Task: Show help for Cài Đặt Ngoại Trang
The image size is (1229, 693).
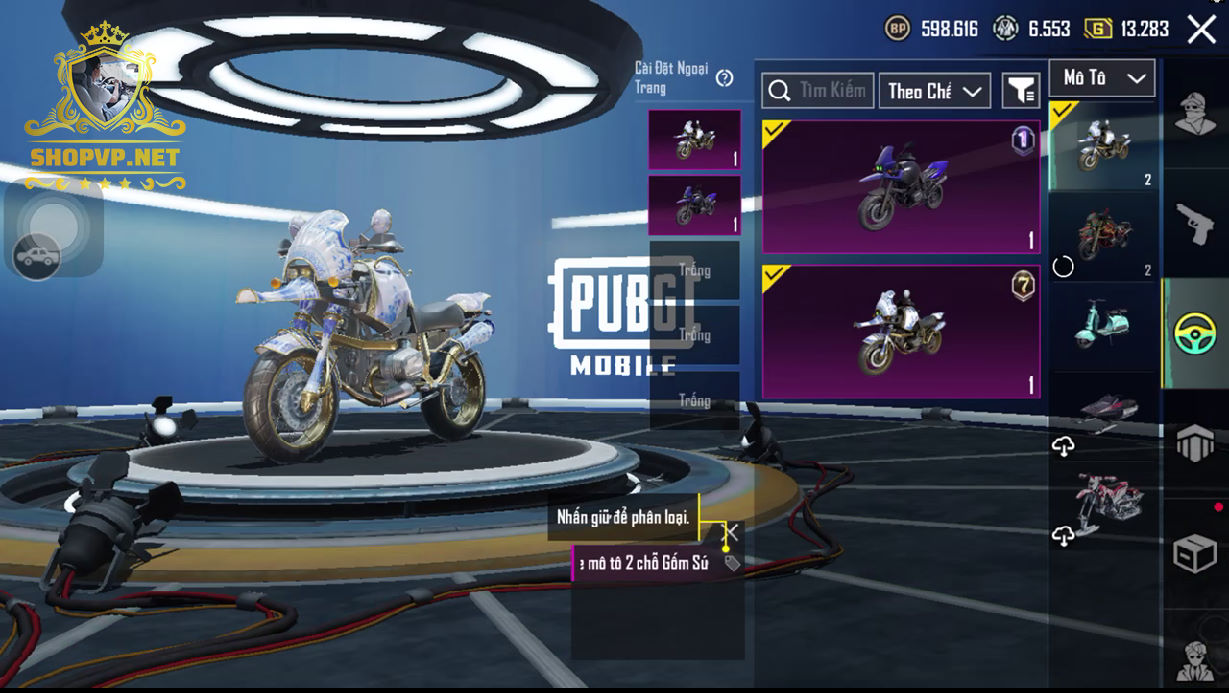Action: click(x=725, y=78)
